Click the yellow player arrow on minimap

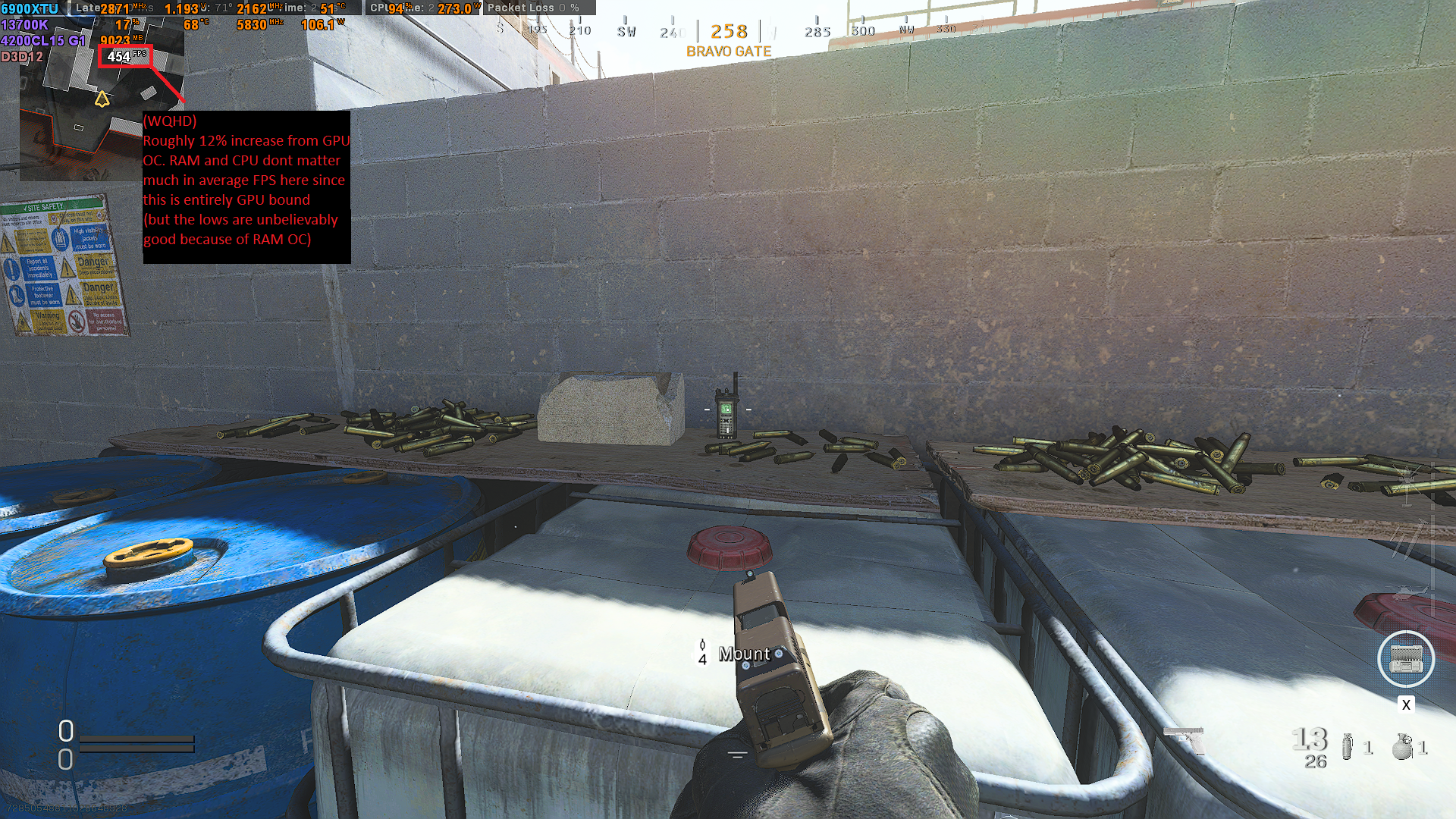tap(102, 99)
